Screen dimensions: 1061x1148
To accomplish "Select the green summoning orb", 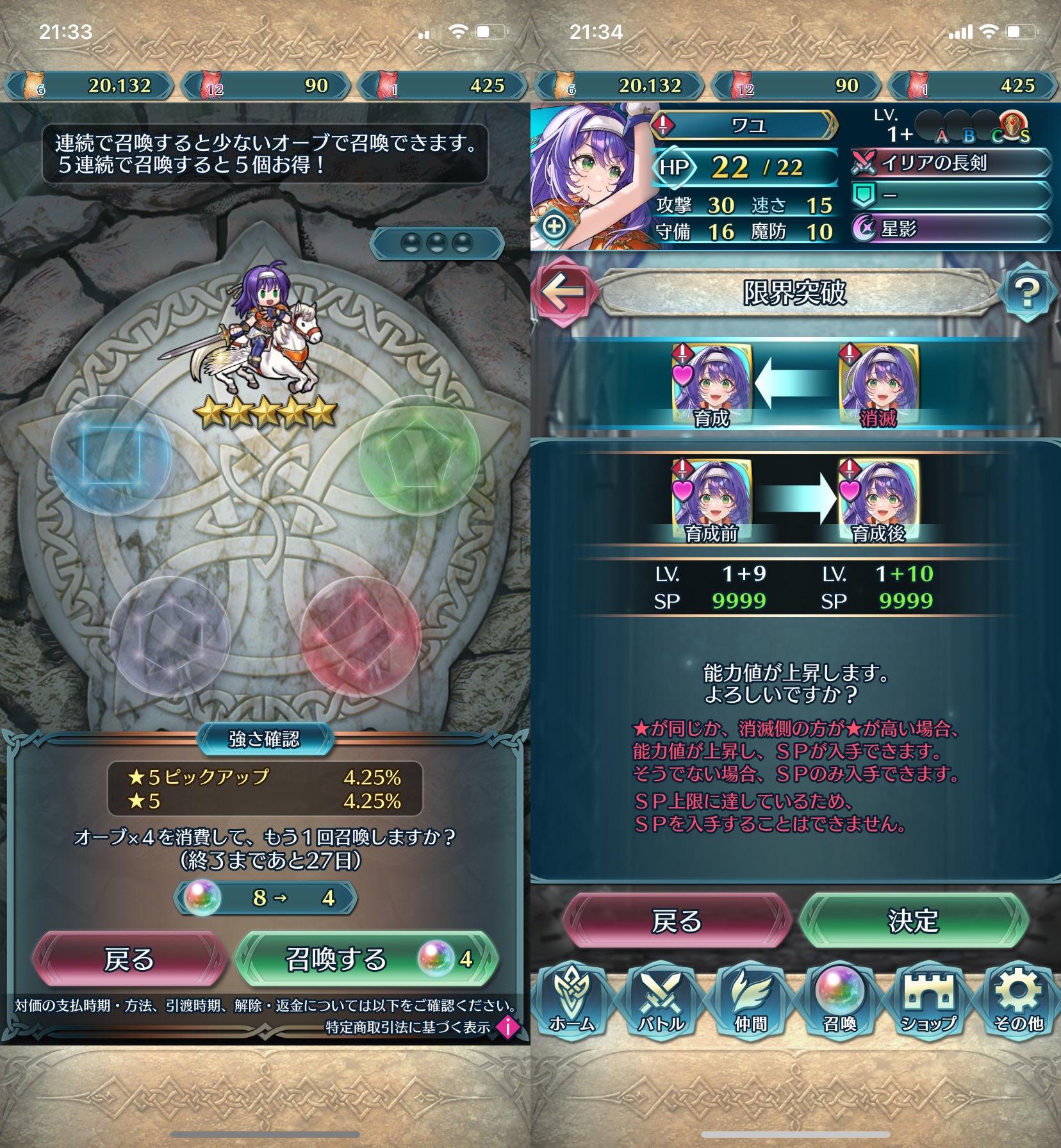I will (x=419, y=456).
